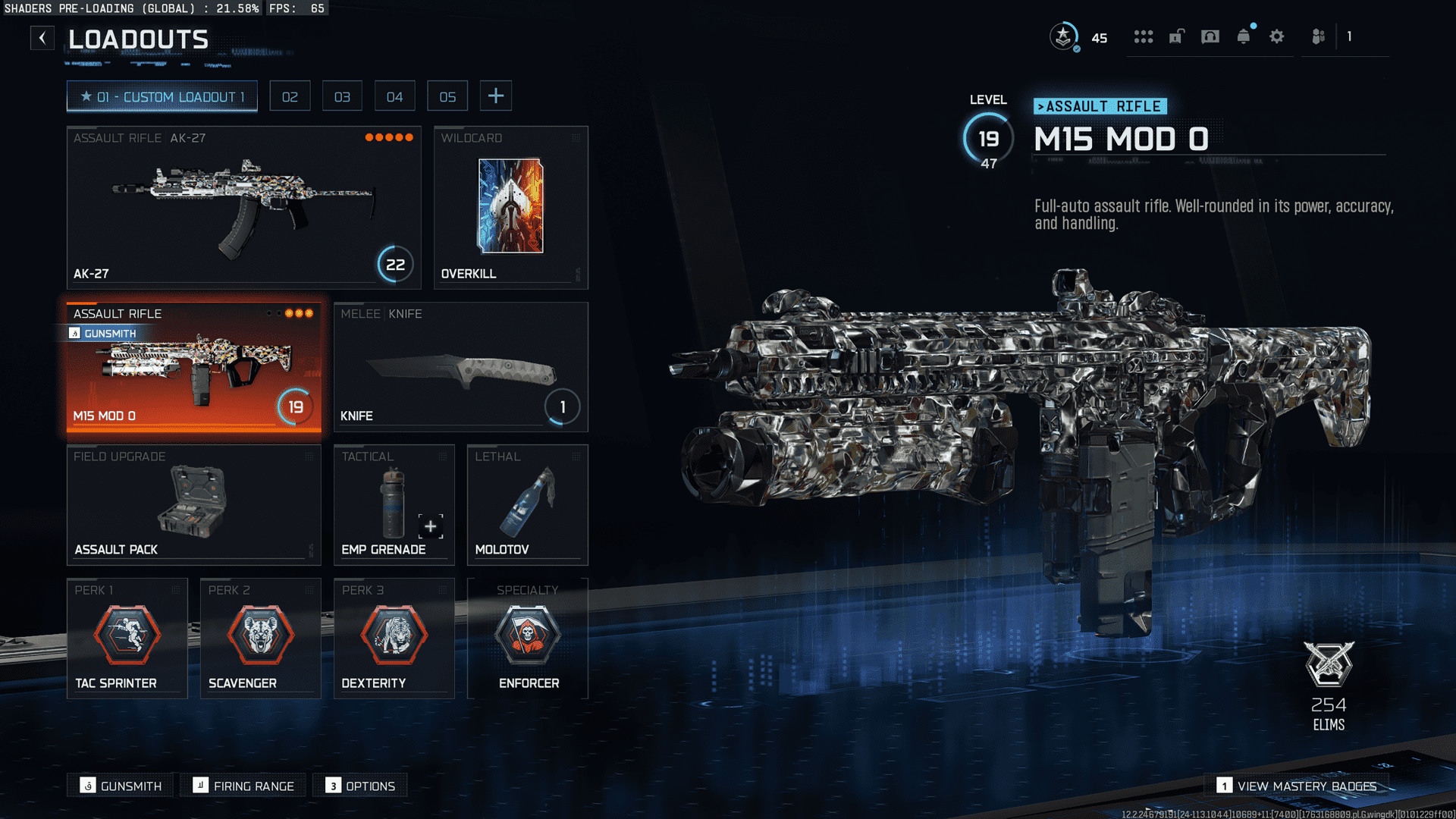Click the back arrow beside Loadouts
This screenshot has width=1456, height=819.
tap(42, 37)
